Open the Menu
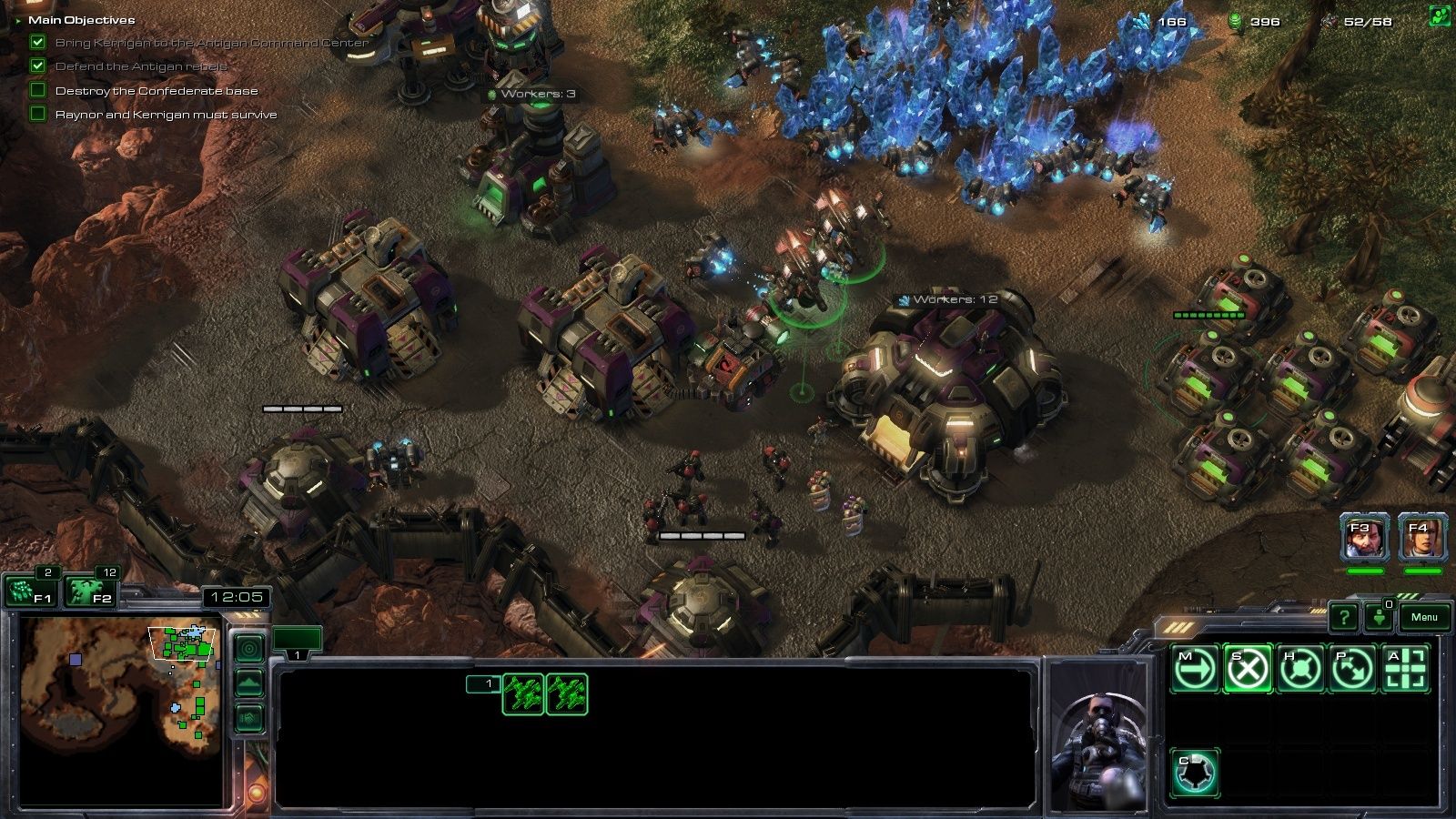Viewport: 1456px width, 819px height. [x=1425, y=617]
